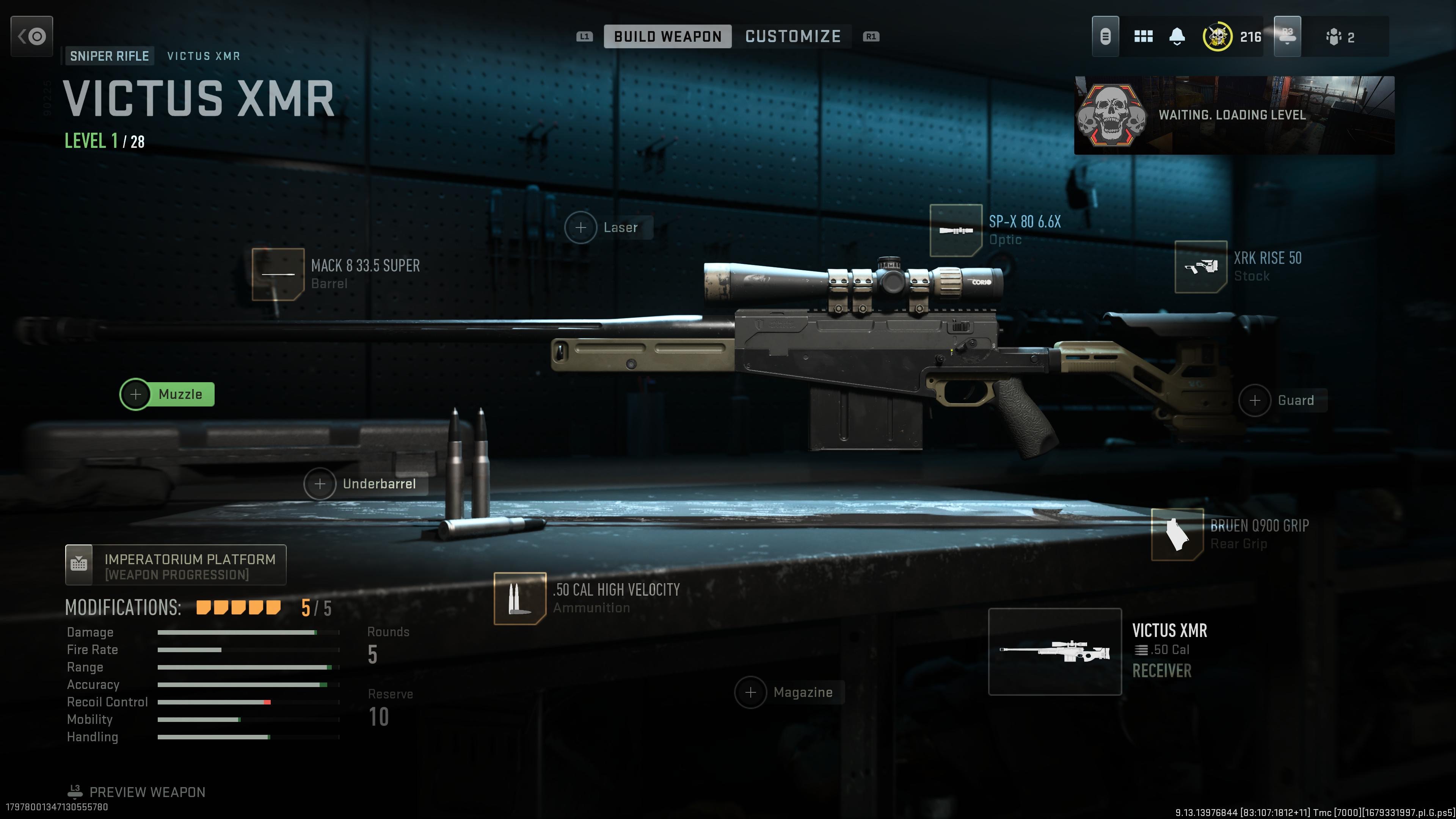Open the XRK RISE 50 Stock slot
This screenshot has width=1456, height=819.
tap(1202, 267)
